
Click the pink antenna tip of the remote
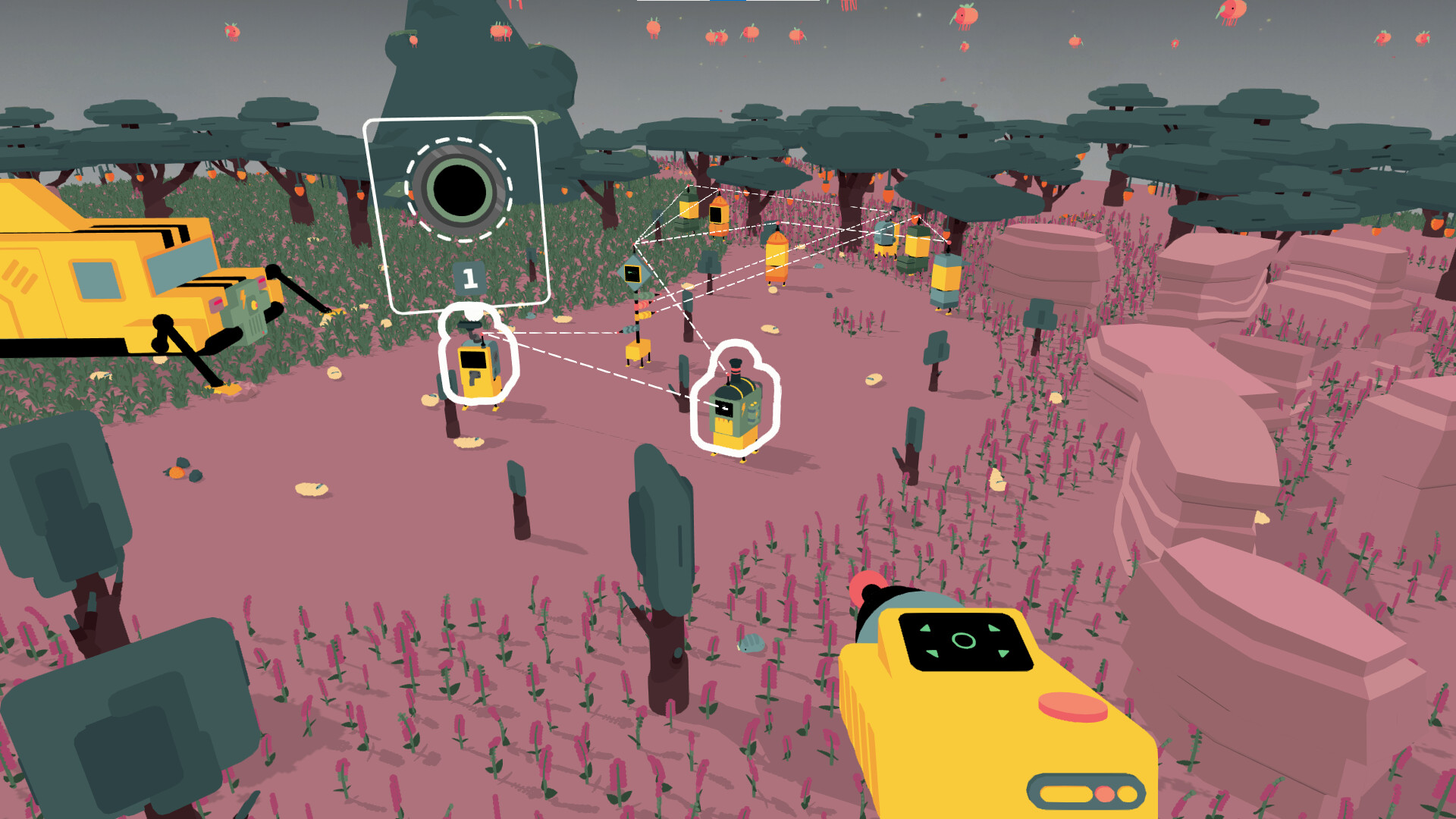click(869, 588)
